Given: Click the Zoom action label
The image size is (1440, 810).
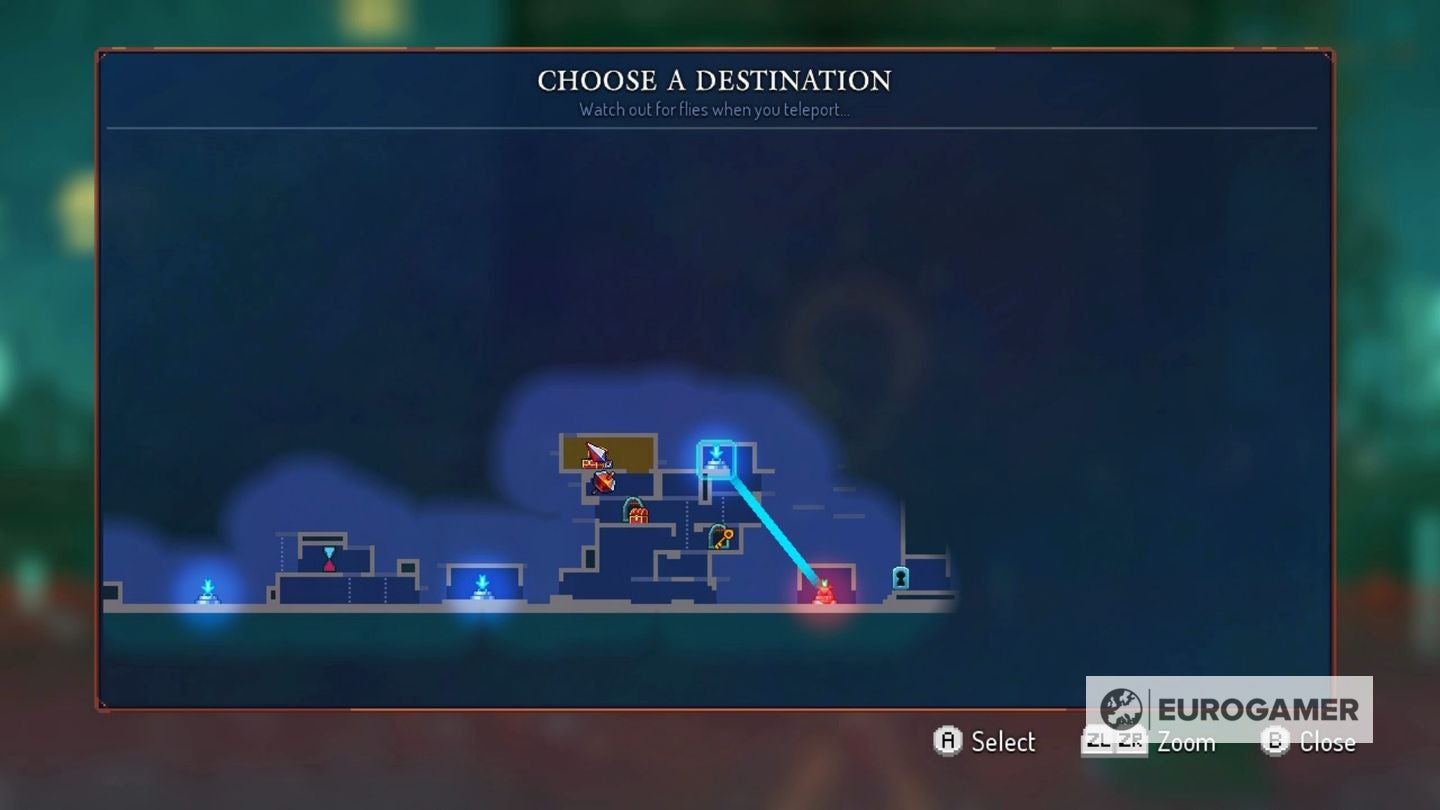Looking at the screenshot, I should tap(1186, 743).
